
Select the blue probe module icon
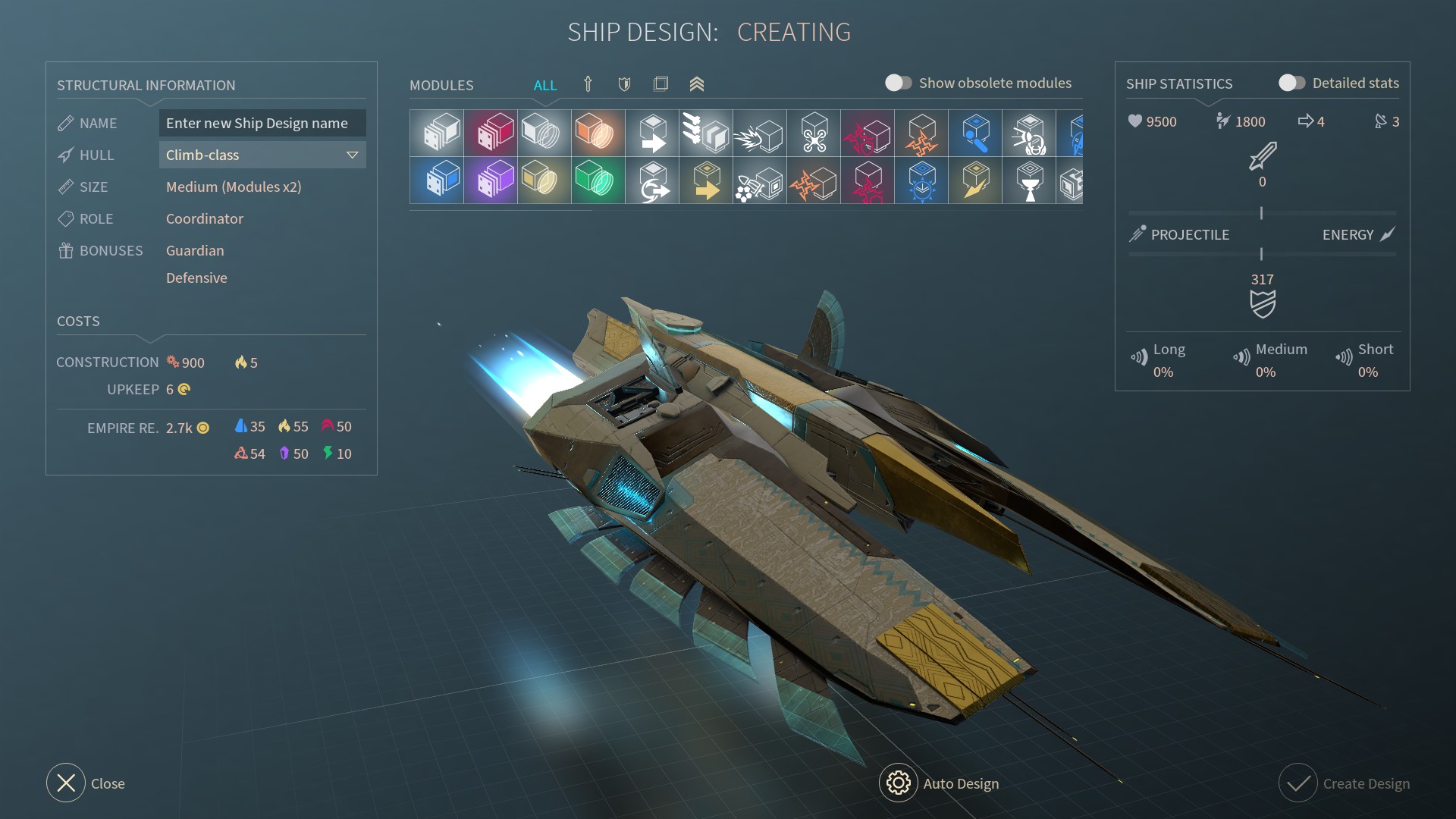pyautogui.click(x=976, y=133)
